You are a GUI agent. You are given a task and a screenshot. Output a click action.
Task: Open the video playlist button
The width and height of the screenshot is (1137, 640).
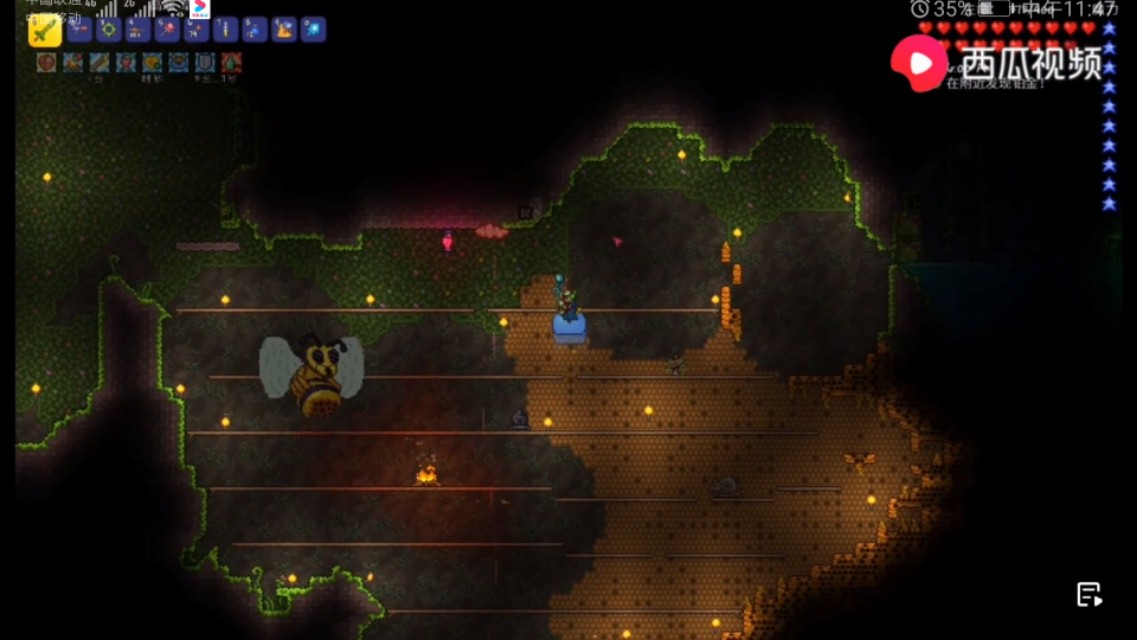(x=1089, y=594)
